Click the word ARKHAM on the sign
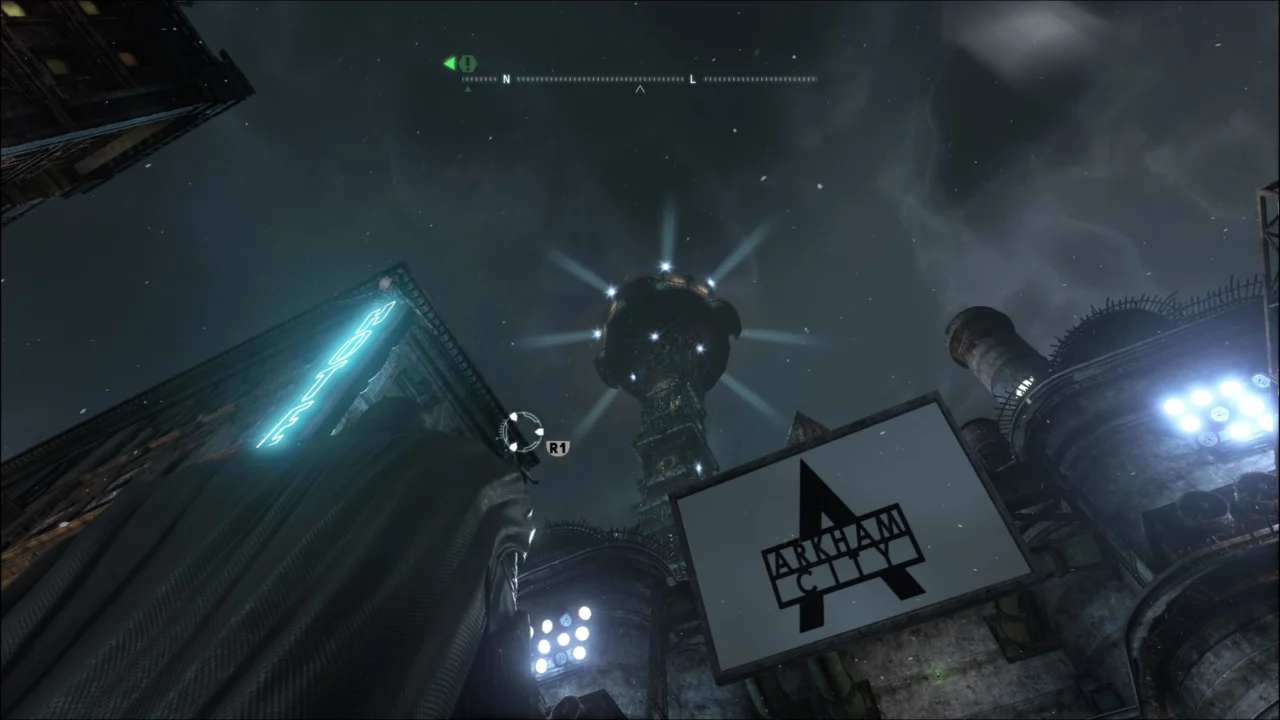 [840, 535]
